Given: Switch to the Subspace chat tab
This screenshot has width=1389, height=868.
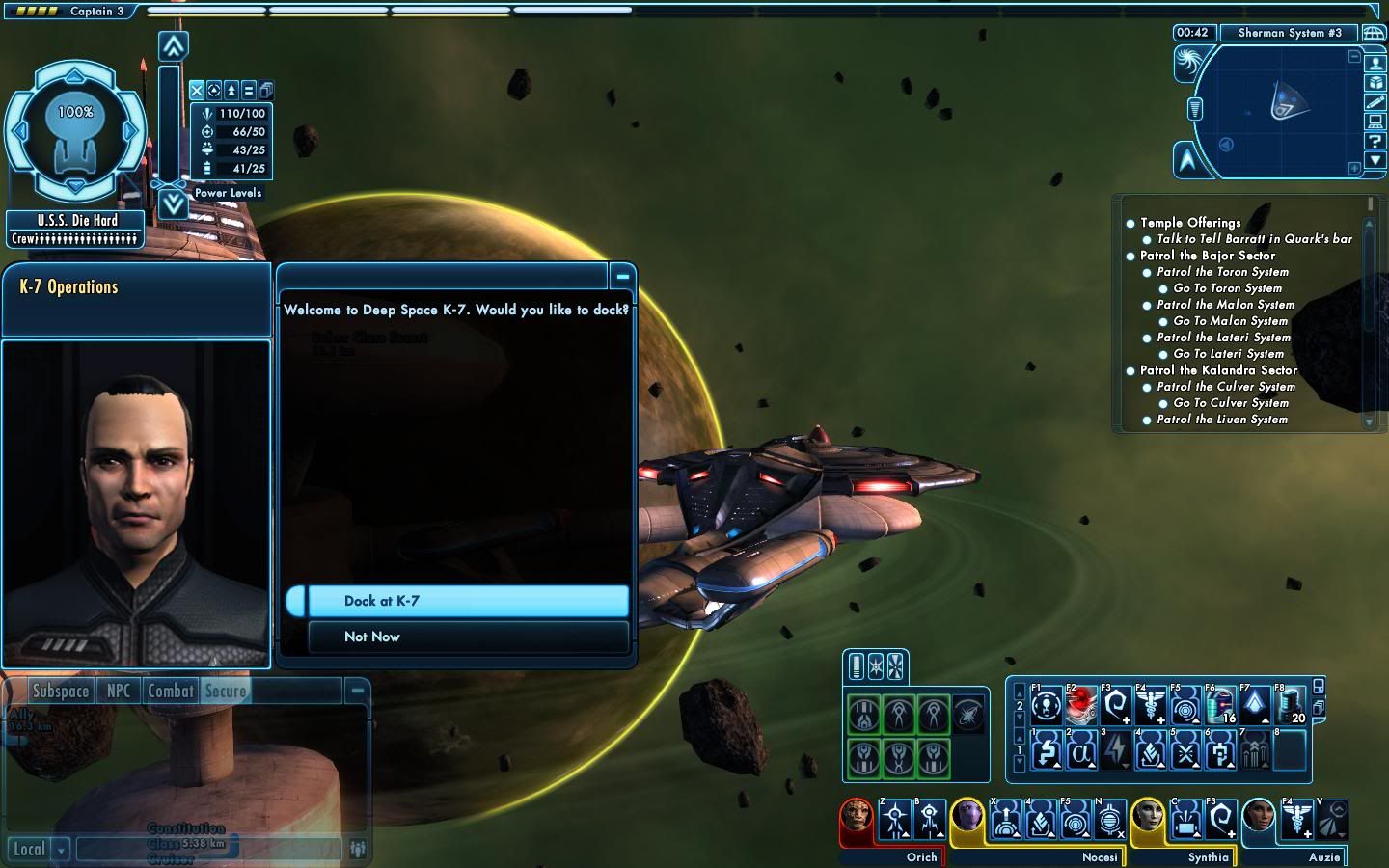Looking at the screenshot, I should [x=60, y=691].
